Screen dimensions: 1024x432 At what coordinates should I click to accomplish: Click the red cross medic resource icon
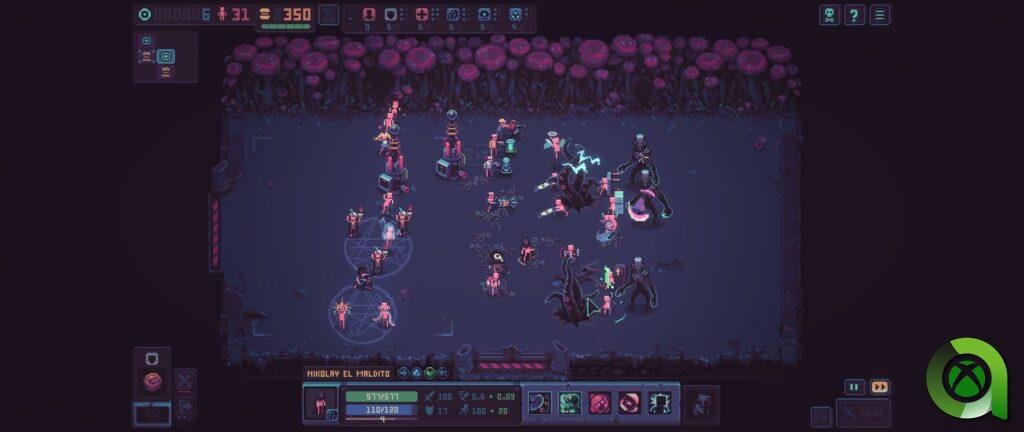[422, 15]
